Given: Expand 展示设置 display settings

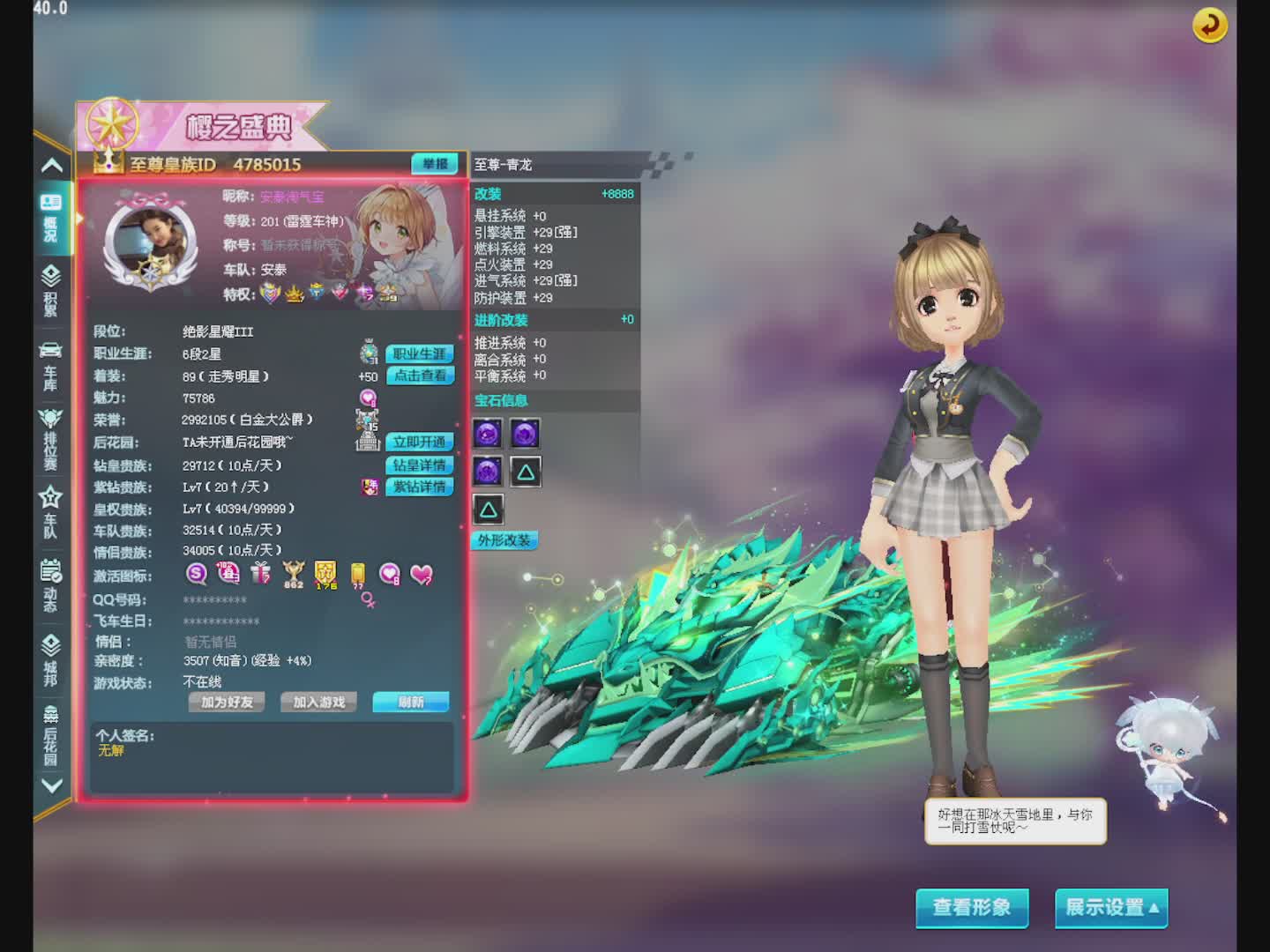Looking at the screenshot, I should tap(1111, 907).
